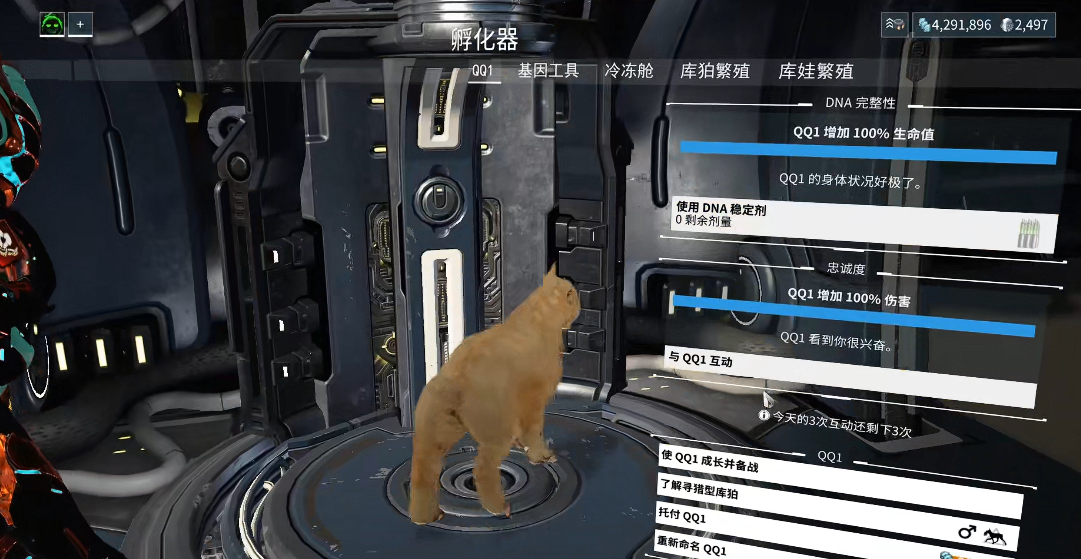
Task: Switch to the QQ1 tab
Action: point(482,71)
